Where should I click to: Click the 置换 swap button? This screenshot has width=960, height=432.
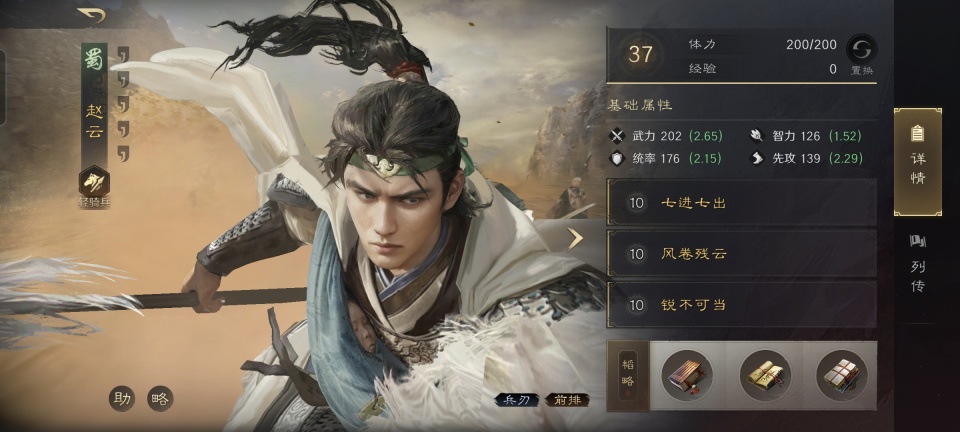coord(861,53)
